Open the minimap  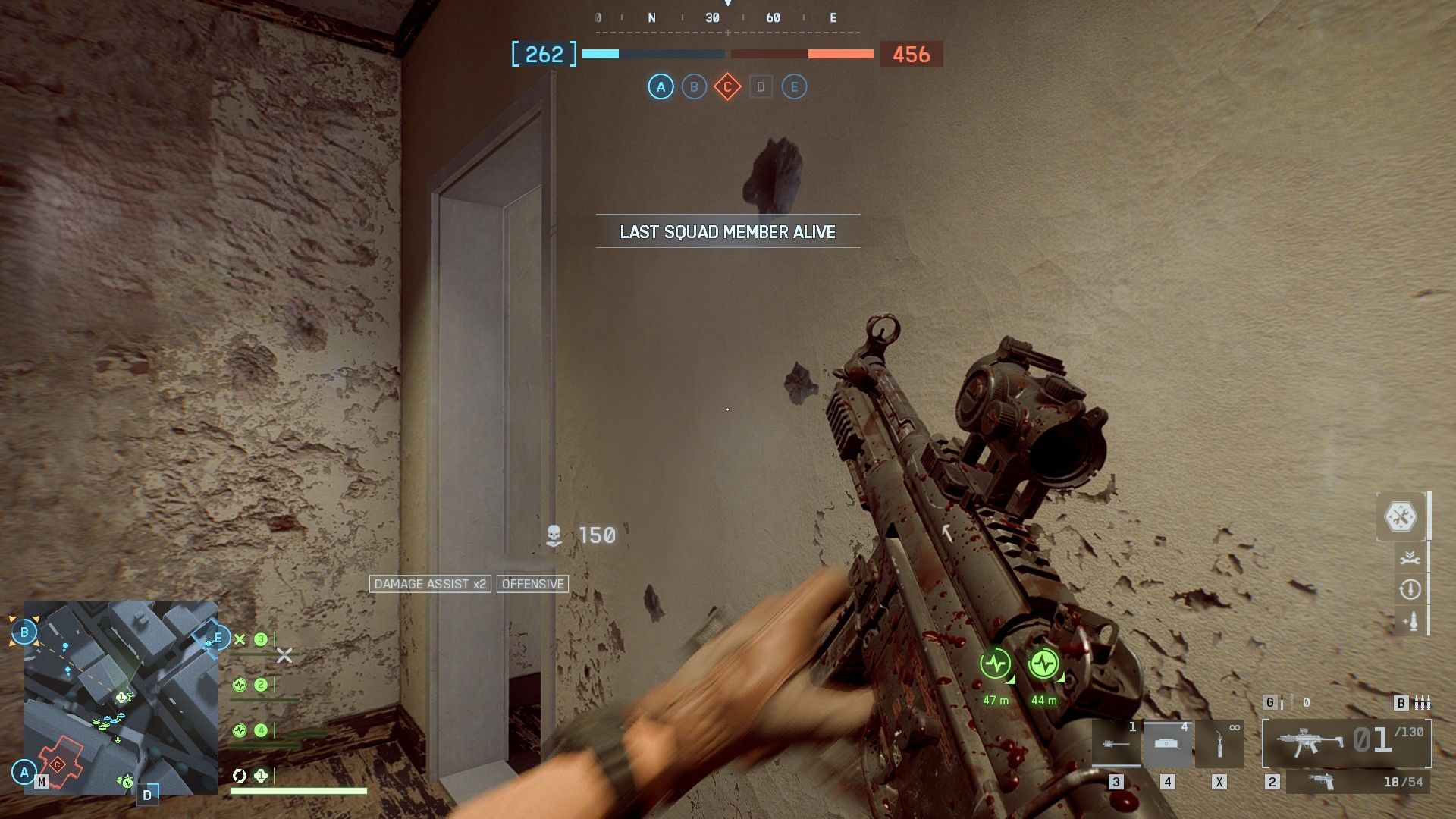(x=121, y=697)
